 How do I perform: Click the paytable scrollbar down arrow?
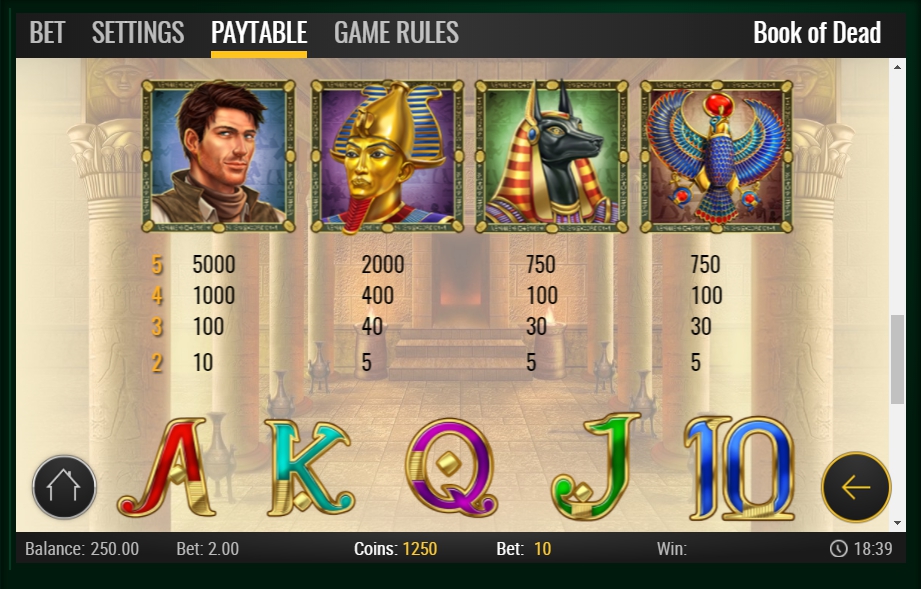pos(897,522)
